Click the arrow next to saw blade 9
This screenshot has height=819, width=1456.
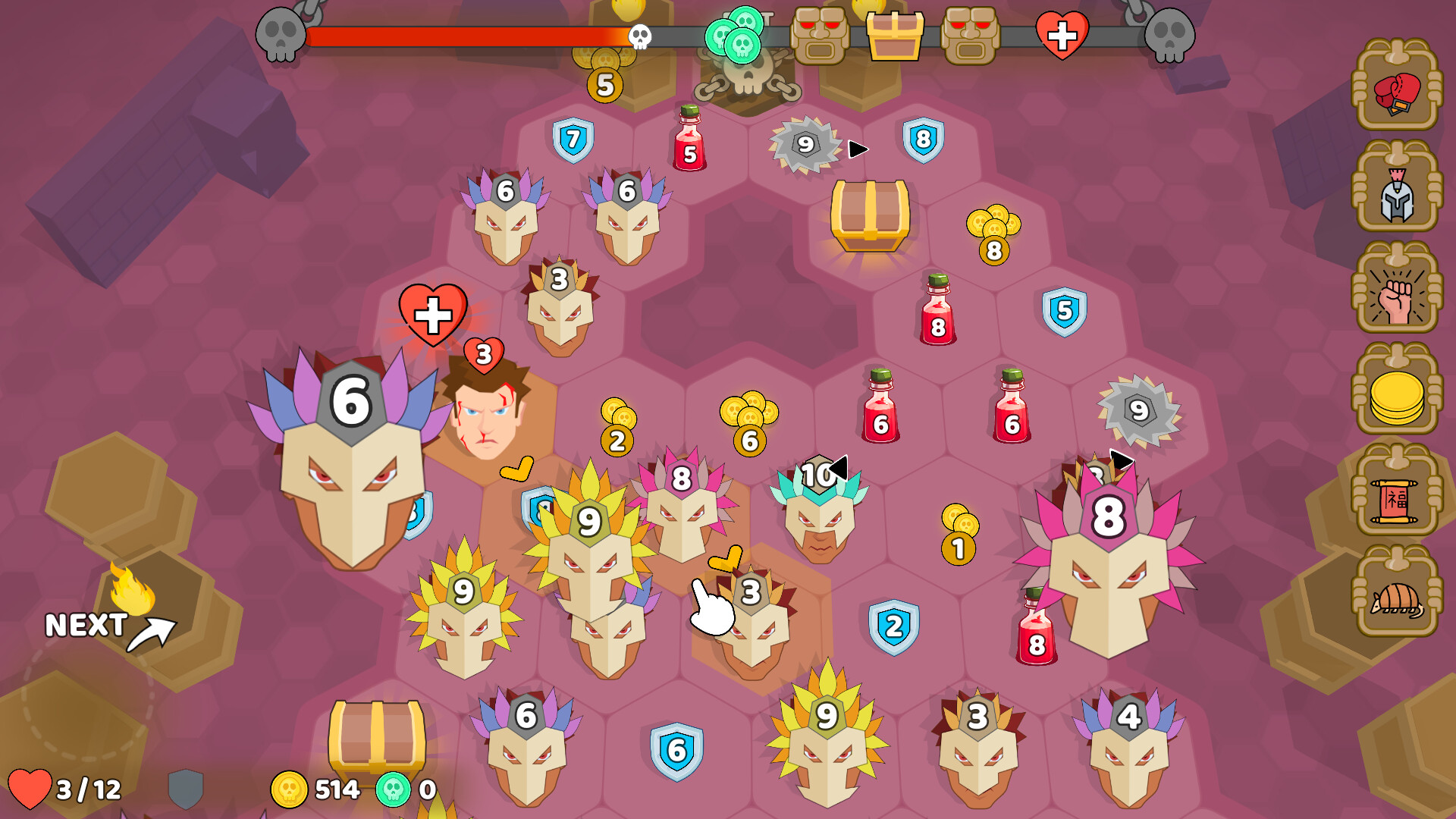click(856, 149)
